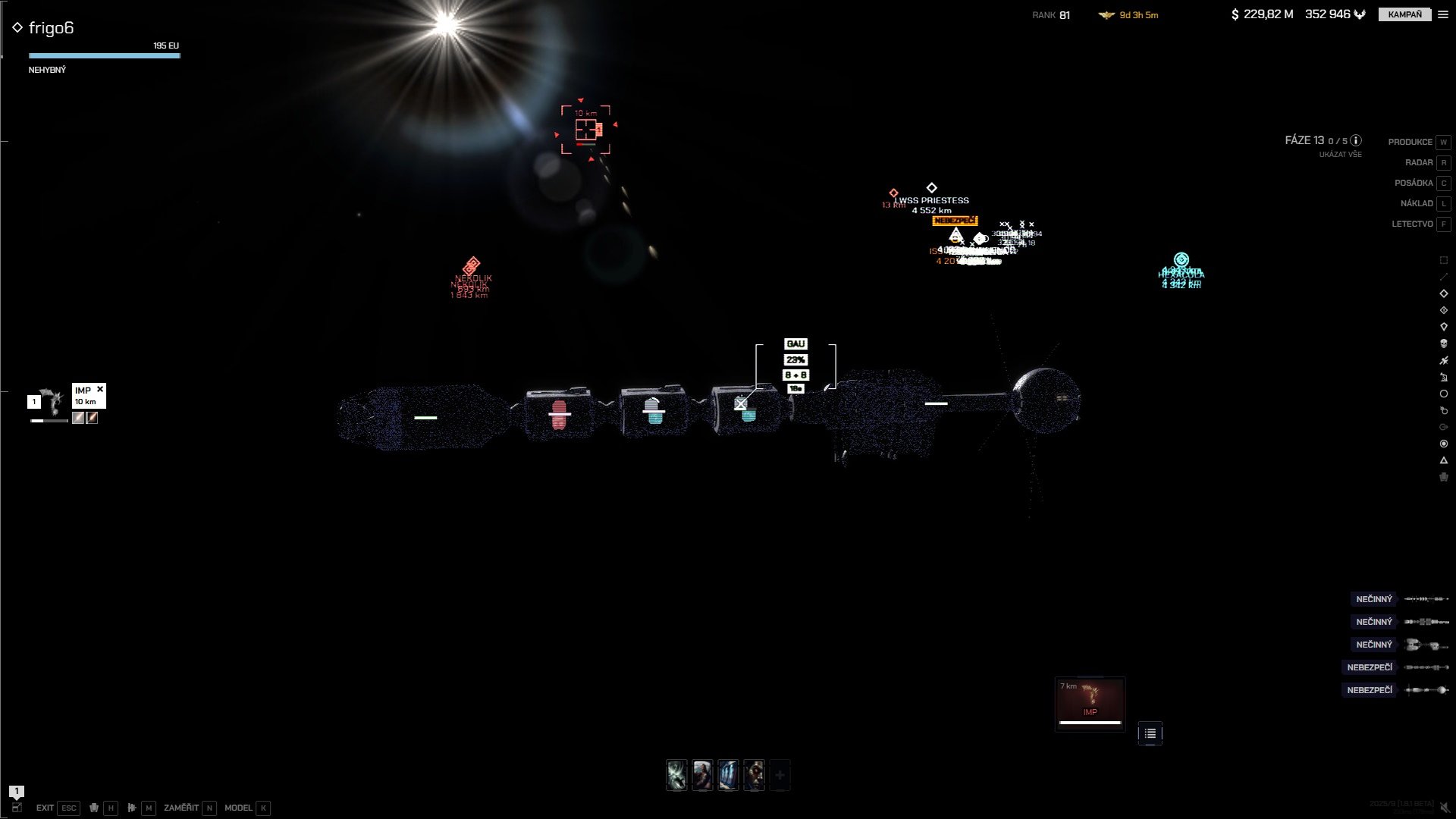The image size is (1456, 819).
Task: Toggle the satellite filter icon
Action: pyautogui.click(x=1444, y=360)
